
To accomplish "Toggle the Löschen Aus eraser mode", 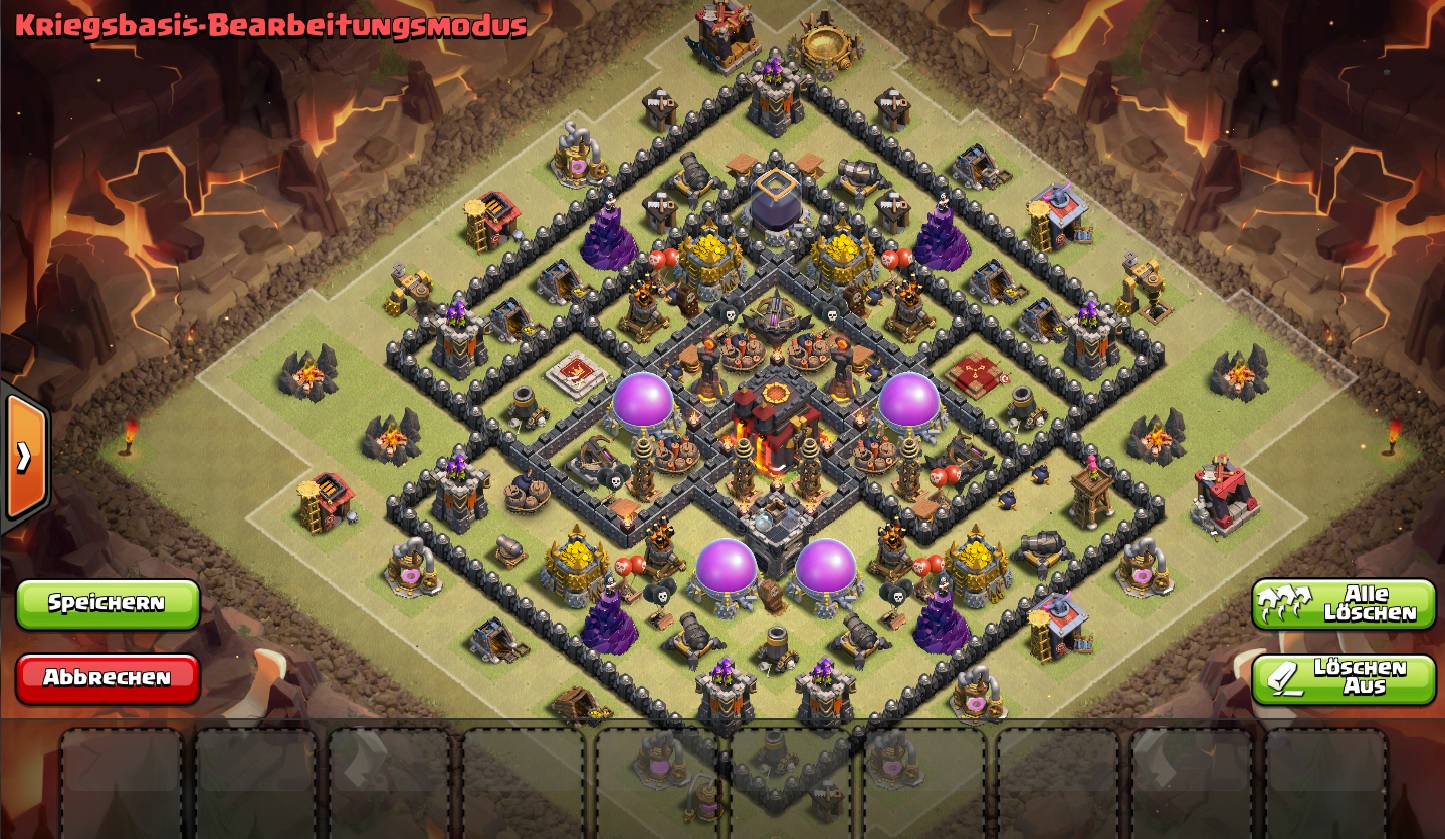I will click(x=1343, y=678).
